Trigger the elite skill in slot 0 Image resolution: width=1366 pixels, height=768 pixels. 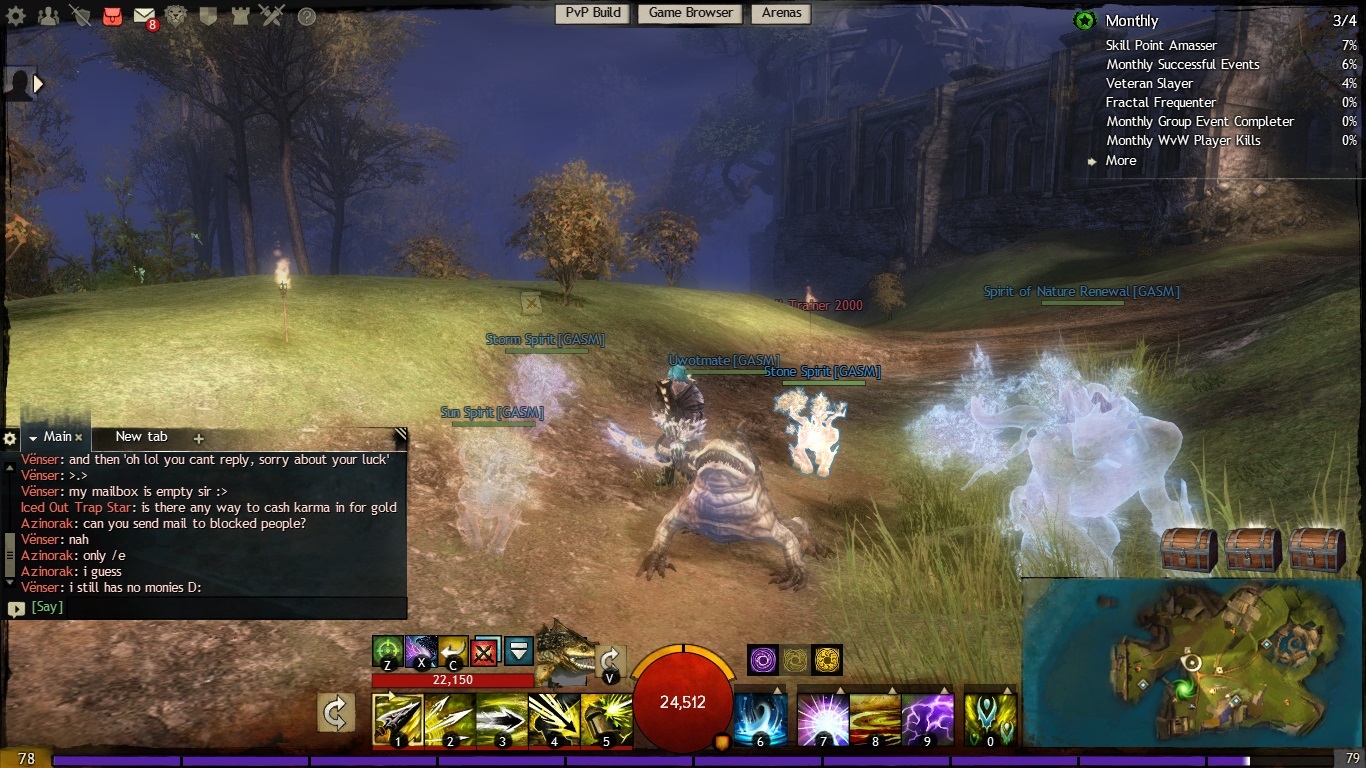point(990,720)
